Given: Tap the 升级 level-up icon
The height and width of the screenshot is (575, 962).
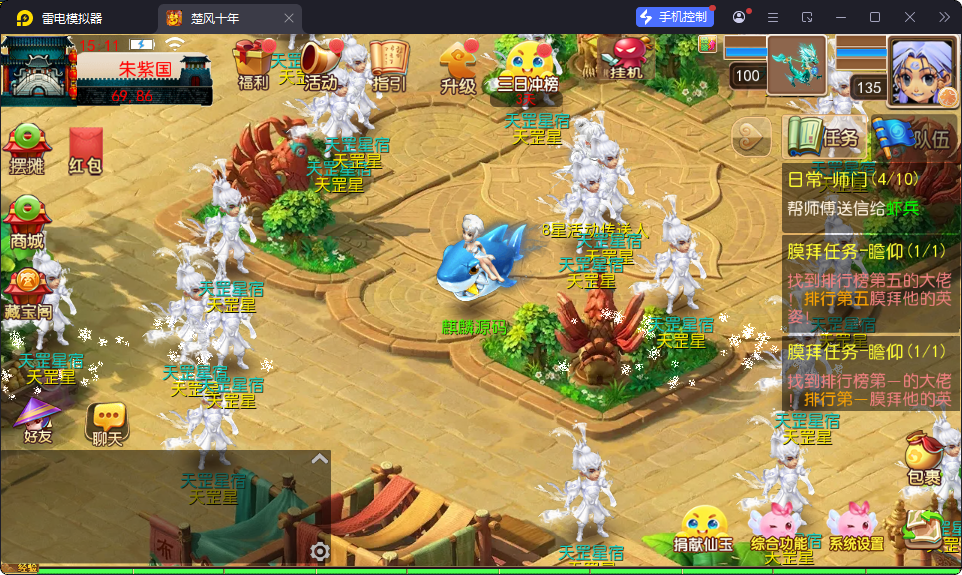Looking at the screenshot, I should click(x=458, y=68).
